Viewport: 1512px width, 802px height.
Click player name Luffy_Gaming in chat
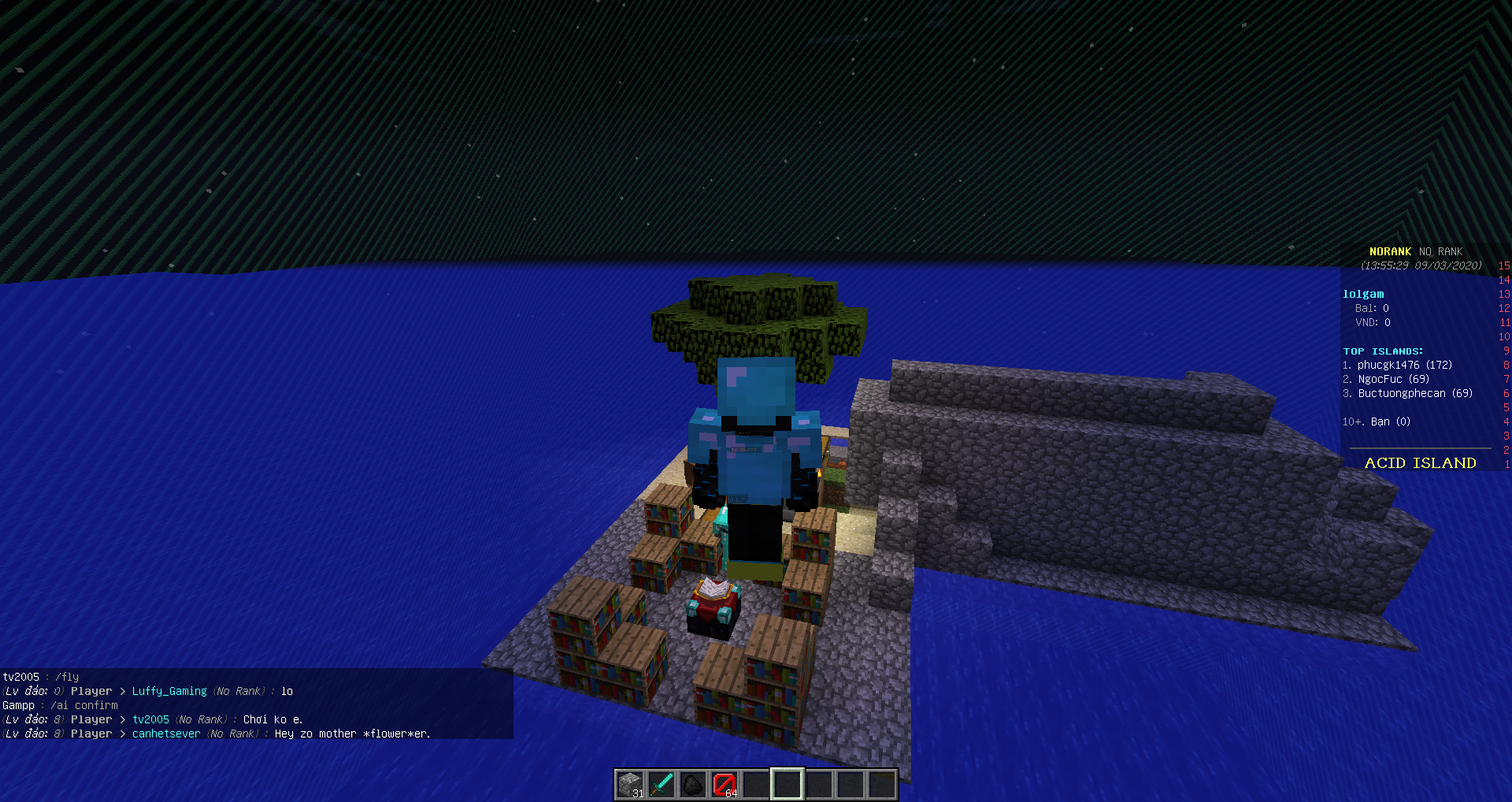[x=169, y=691]
